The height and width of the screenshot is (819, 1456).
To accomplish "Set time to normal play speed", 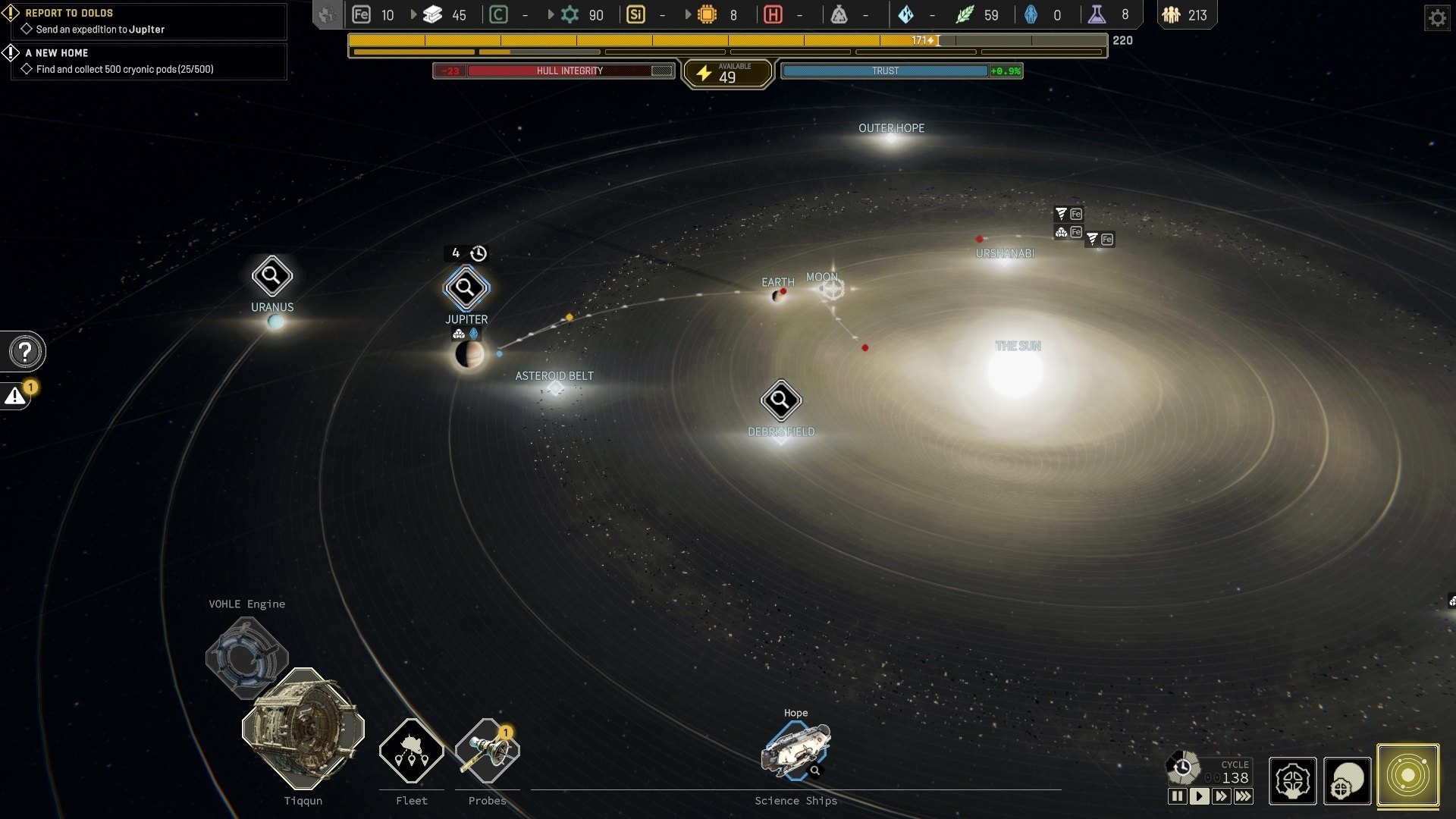I will [x=1199, y=796].
